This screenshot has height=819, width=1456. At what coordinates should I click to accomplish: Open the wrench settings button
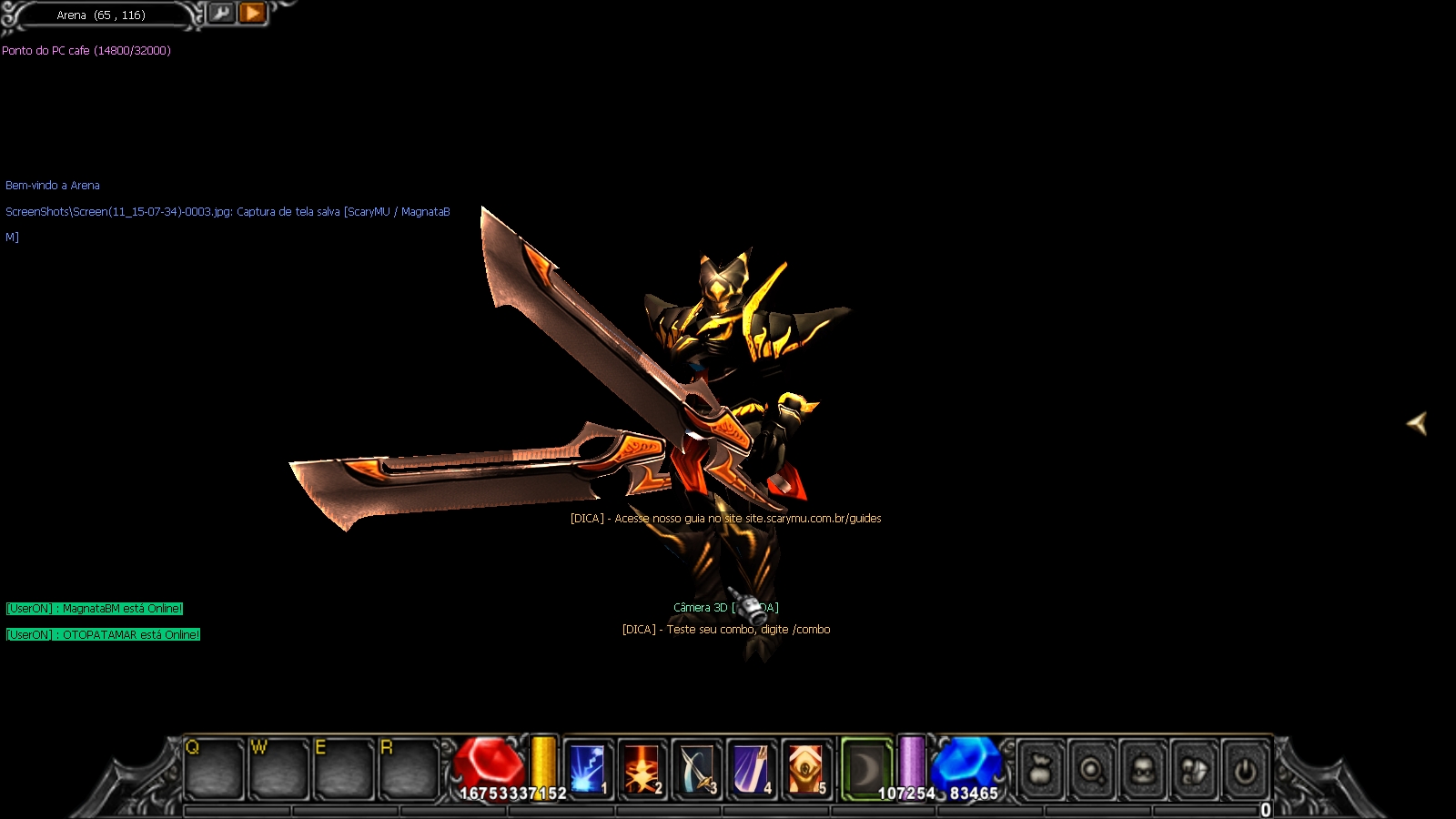221,13
